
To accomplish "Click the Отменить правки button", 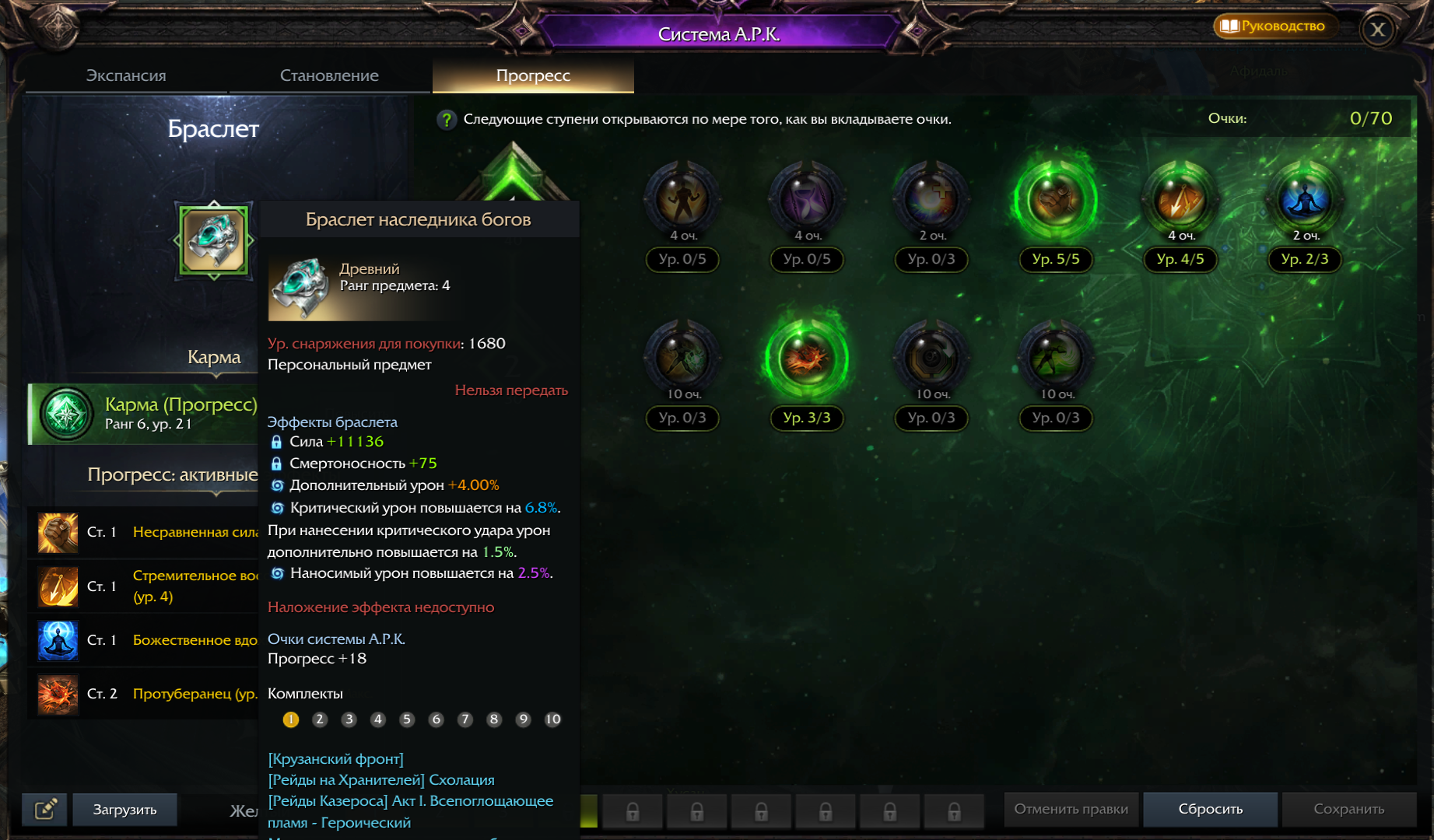I will (1071, 809).
